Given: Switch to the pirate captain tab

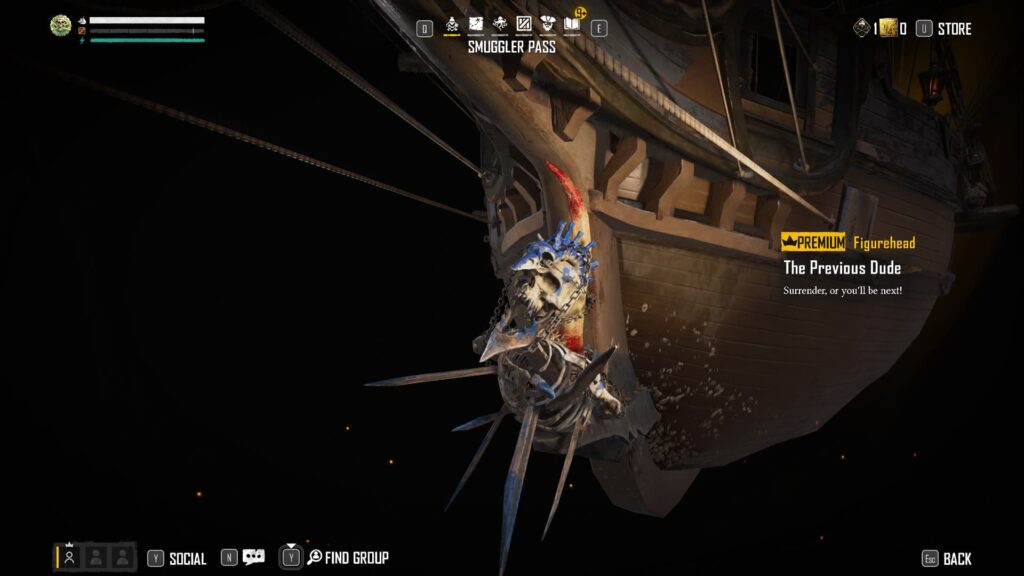Looking at the screenshot, I should coord(548,25).
